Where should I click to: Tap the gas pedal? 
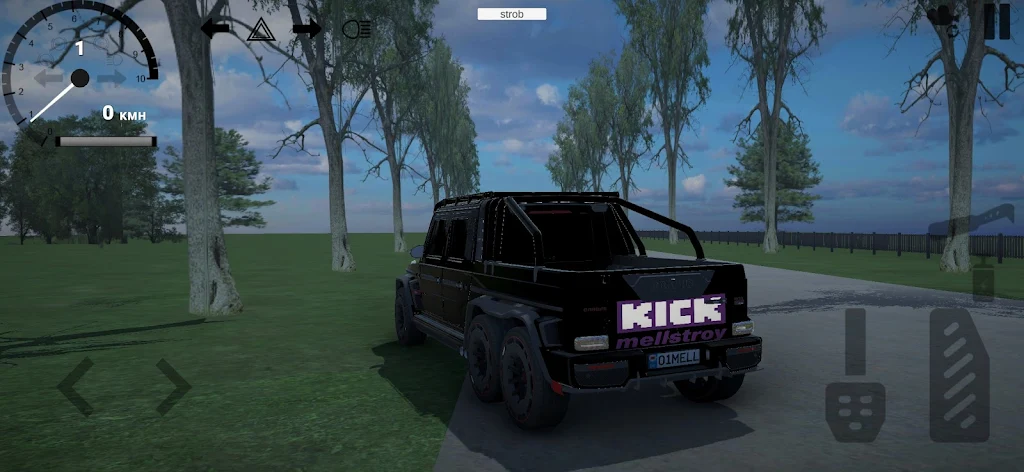(959, 375)
